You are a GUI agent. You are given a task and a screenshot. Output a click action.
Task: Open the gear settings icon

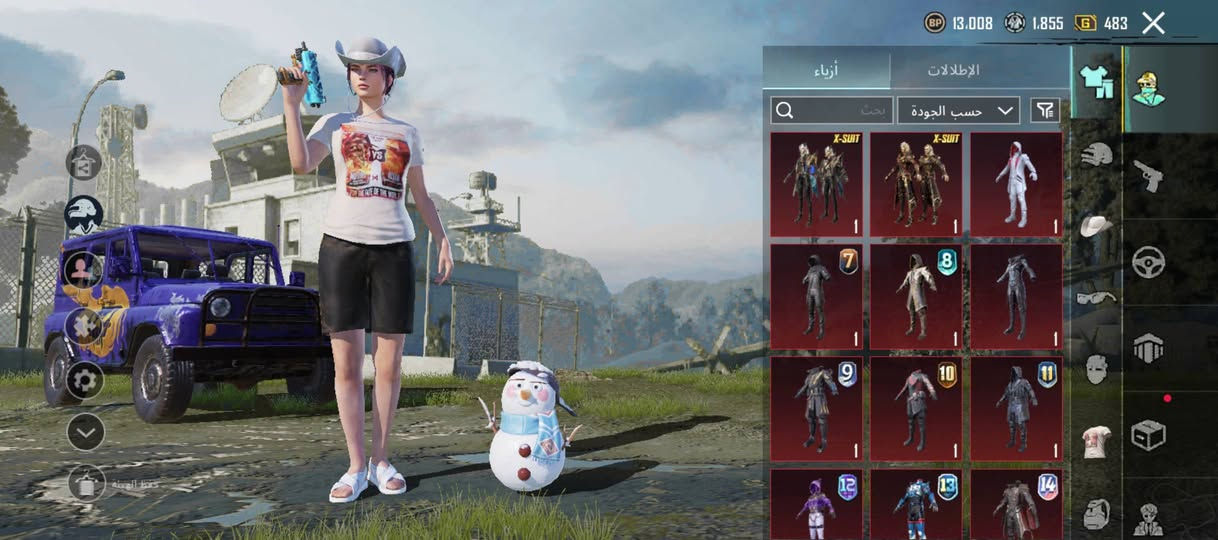click(85, 380)
